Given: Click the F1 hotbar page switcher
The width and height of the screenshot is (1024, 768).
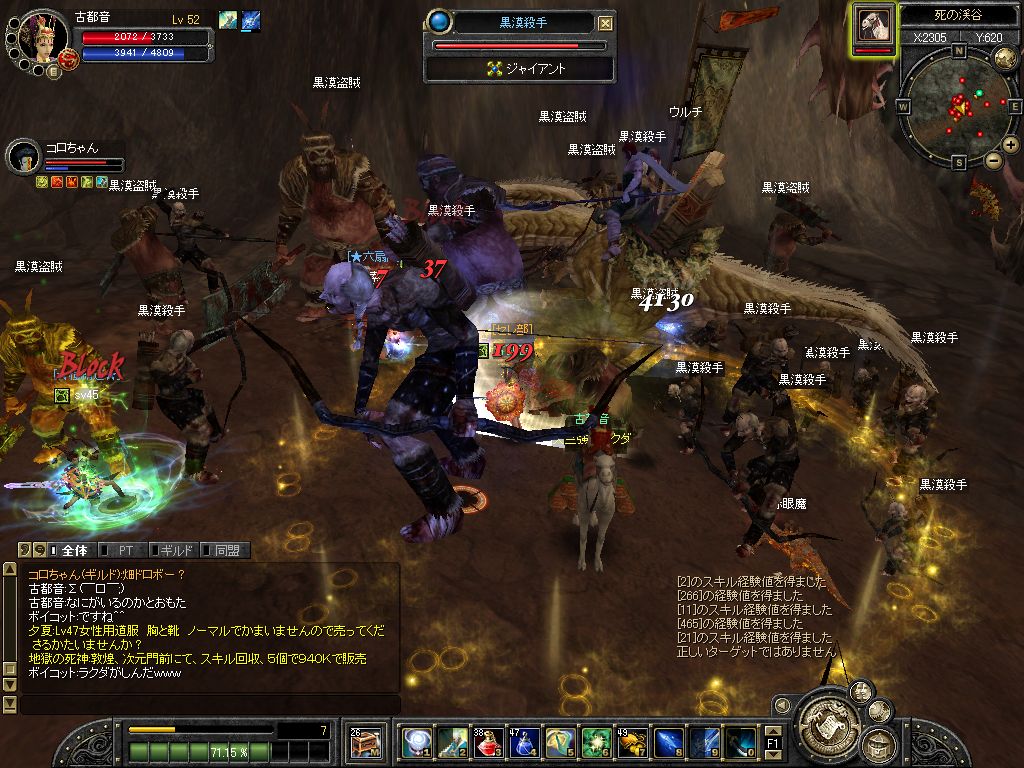Looking at the screenshot, I should pyautogui.click(x=773, y=743).
